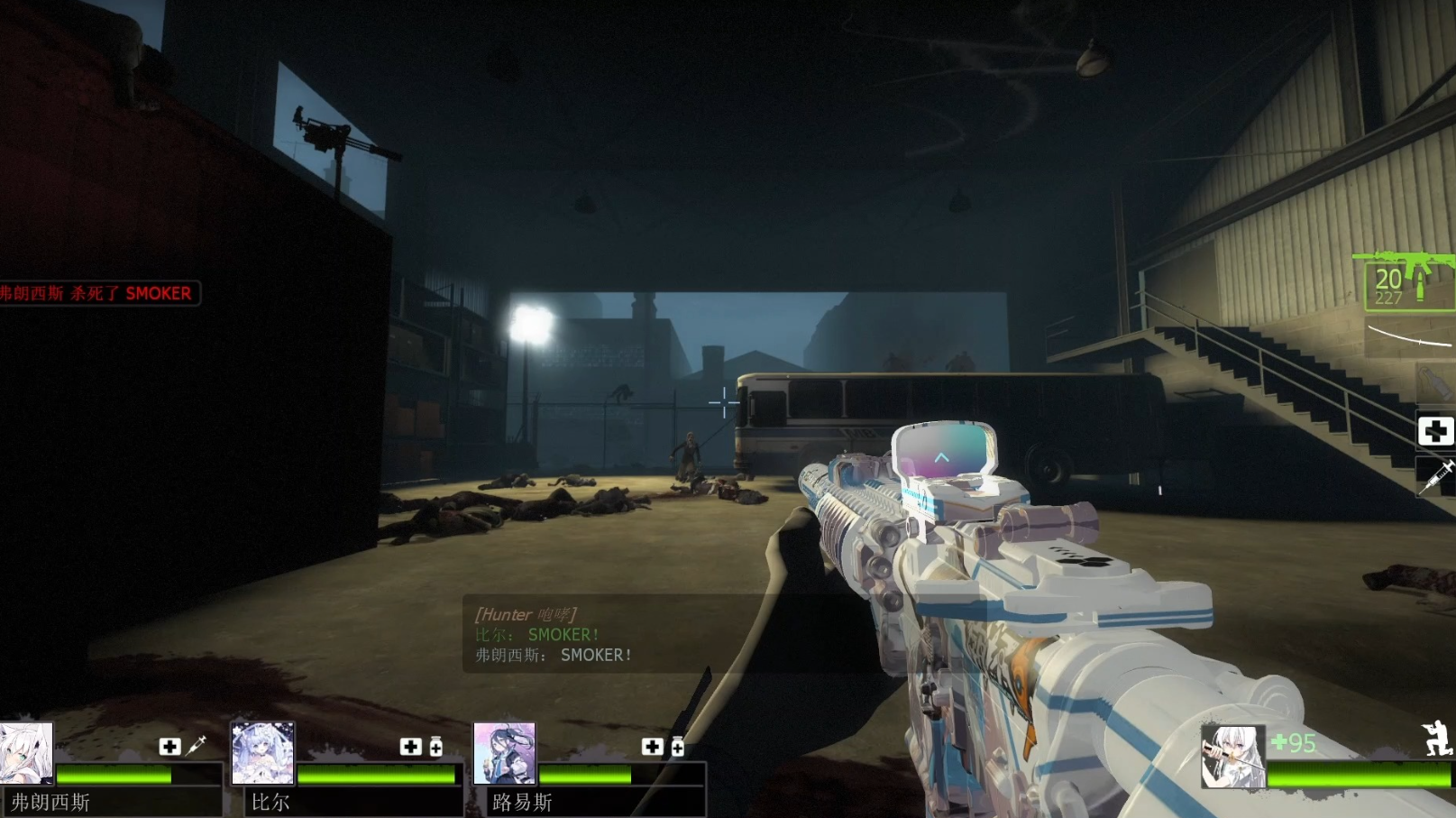Screen dimensions: 1456x818
Task: Click the crouching shooter stance icon
Action: (x=1435, y=738)
